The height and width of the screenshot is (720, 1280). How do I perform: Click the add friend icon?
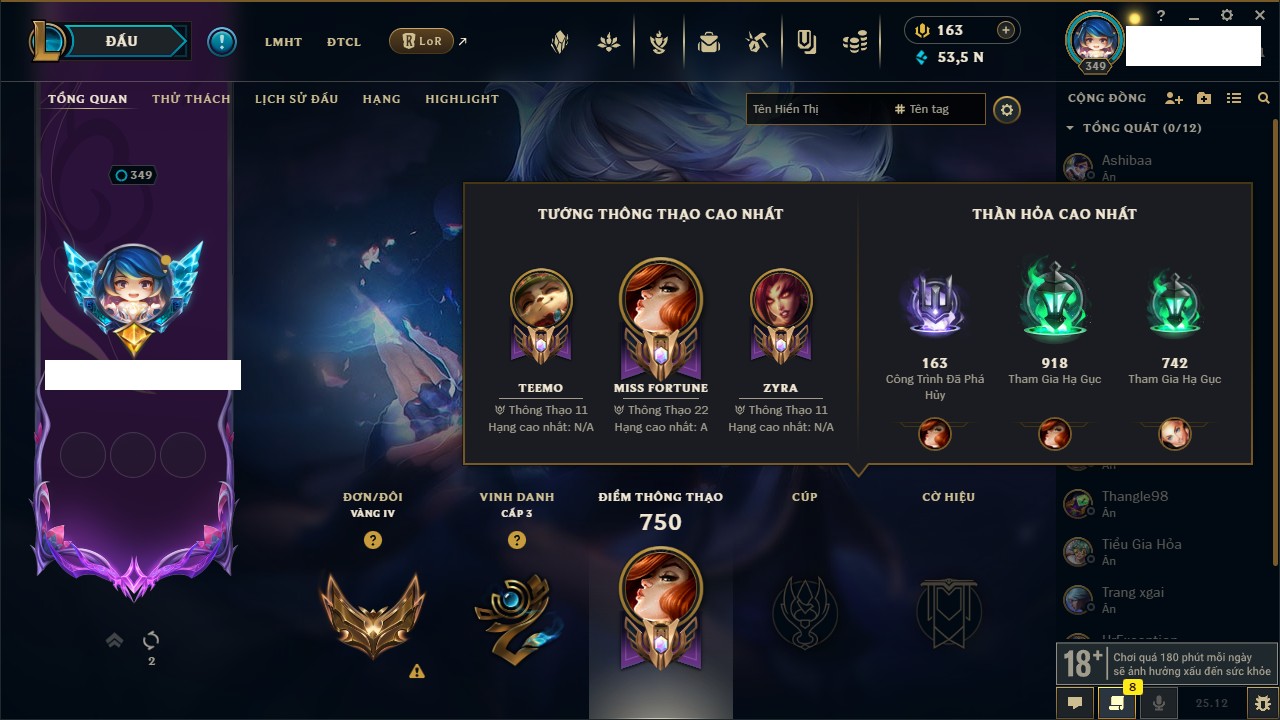click(x=1174, y=99)
